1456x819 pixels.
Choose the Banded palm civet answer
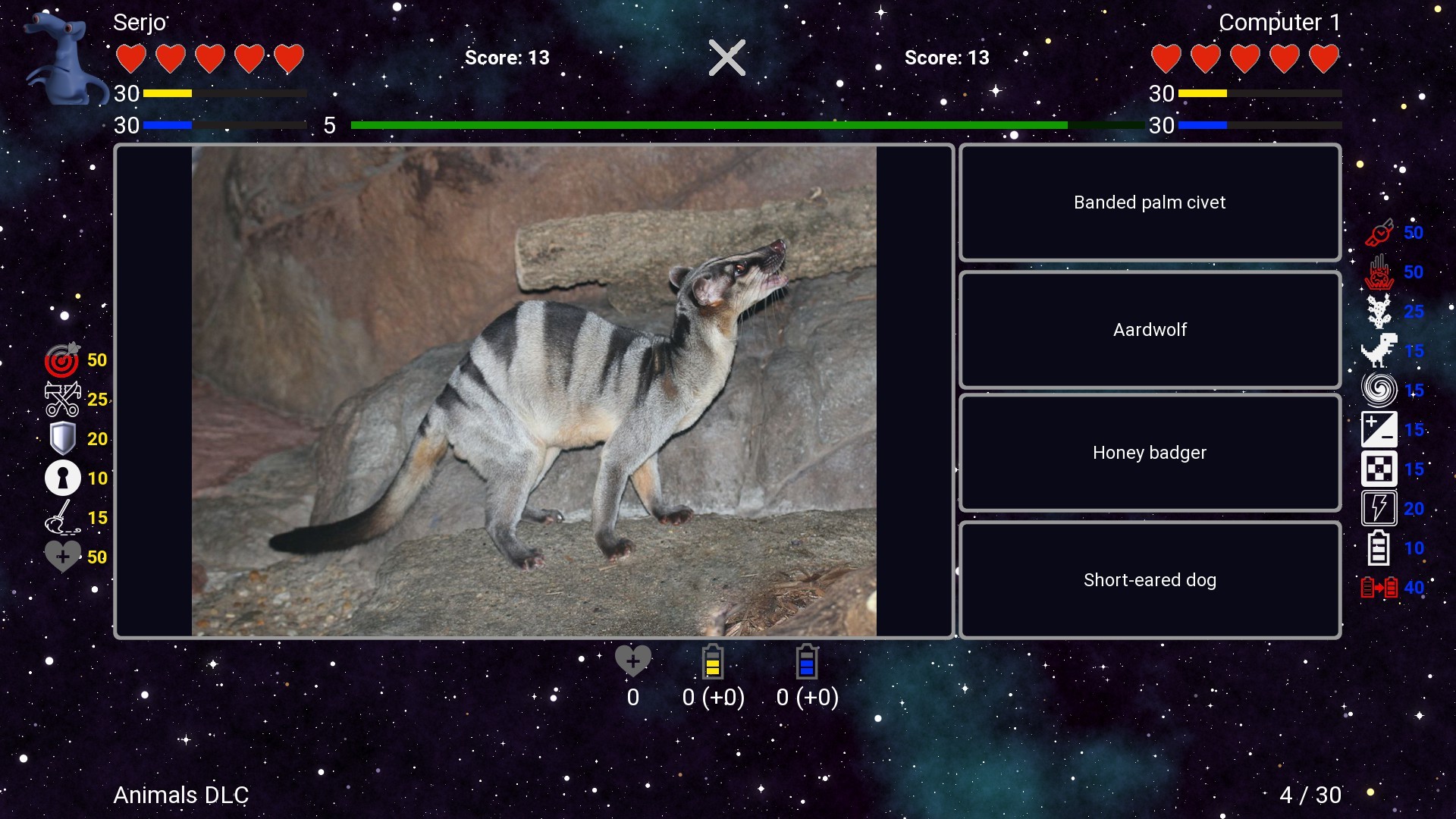[1149, 202]
